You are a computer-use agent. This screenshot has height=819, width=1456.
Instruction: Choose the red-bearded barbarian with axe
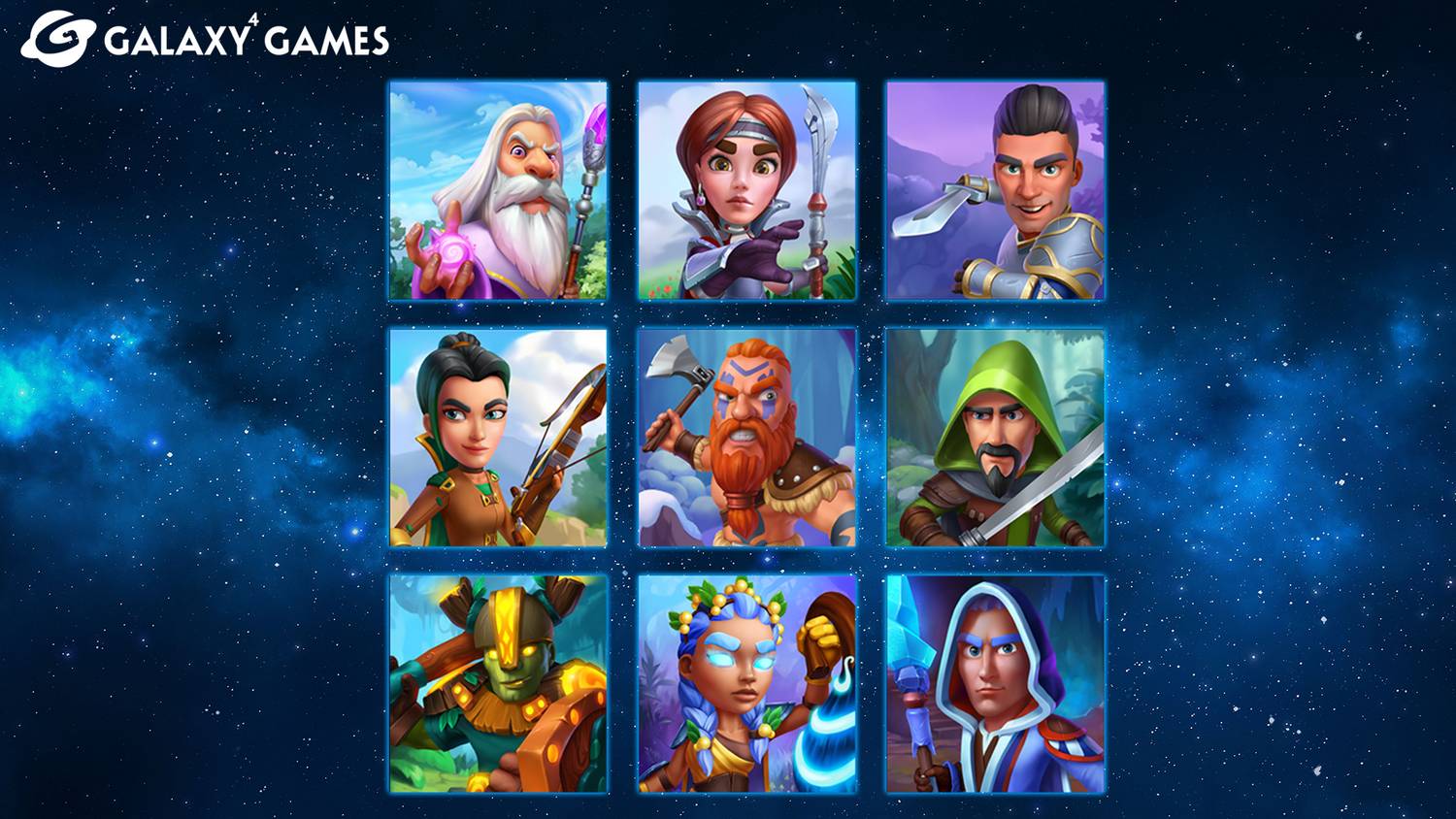746,438
